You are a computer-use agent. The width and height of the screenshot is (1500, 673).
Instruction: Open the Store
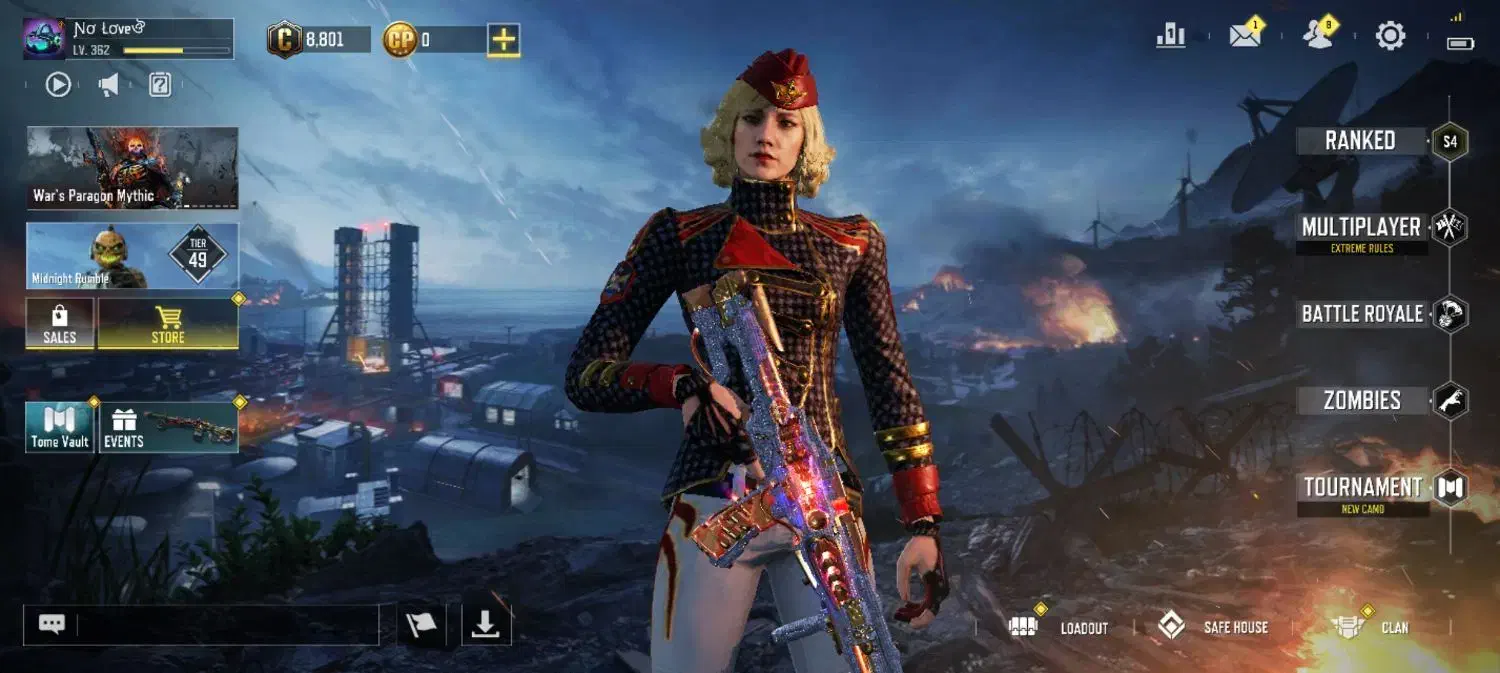[168, 324]
